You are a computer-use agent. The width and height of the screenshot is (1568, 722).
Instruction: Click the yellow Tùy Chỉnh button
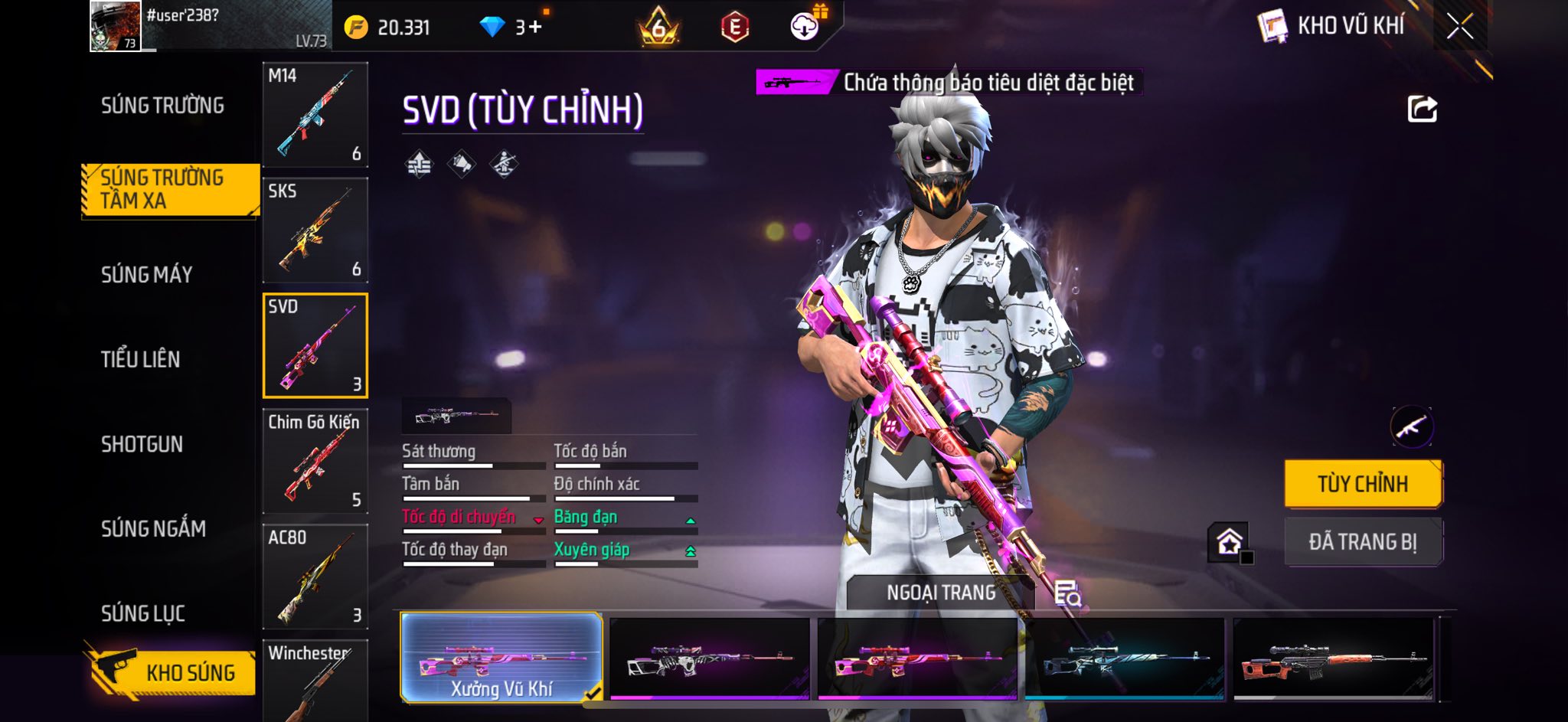point(1363,484)
